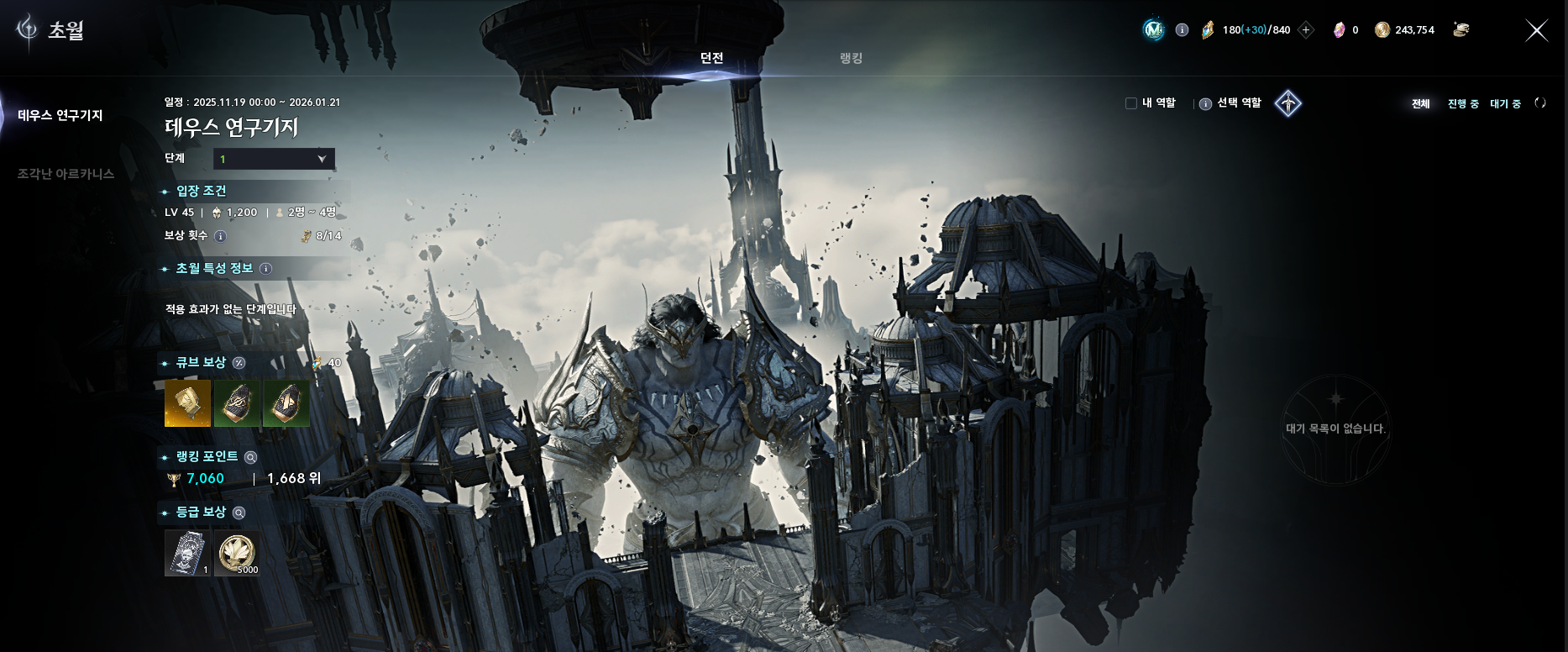Close the 초월 window
This screenshot has width=1568, height=652.
coord(1536,31)
